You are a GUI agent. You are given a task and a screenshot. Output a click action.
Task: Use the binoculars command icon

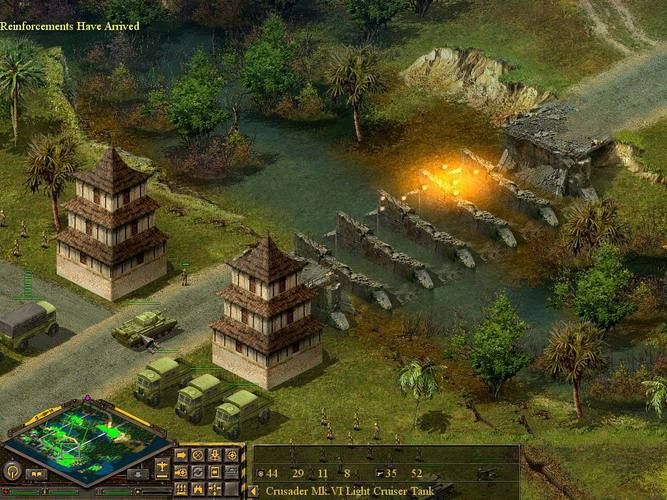[x=198, y=489]
